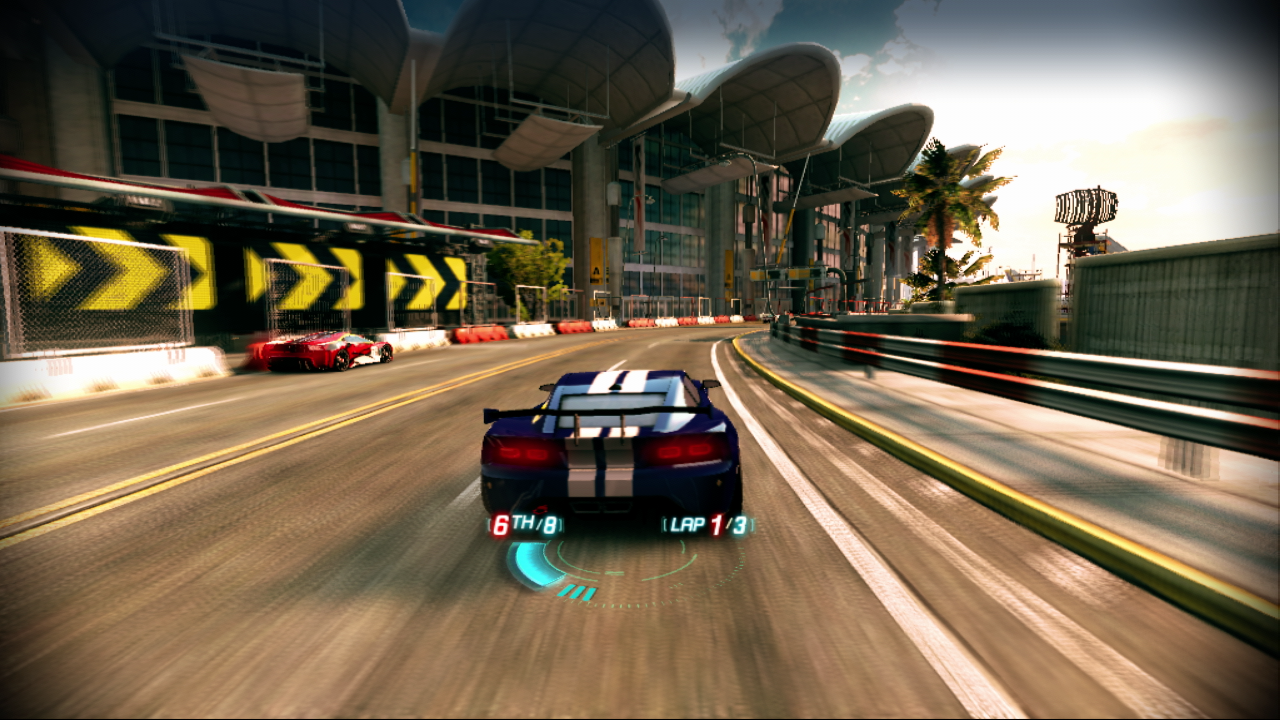1280x720 pixels.
Task: Expand the lap counter display
Action: click(707, 525)
